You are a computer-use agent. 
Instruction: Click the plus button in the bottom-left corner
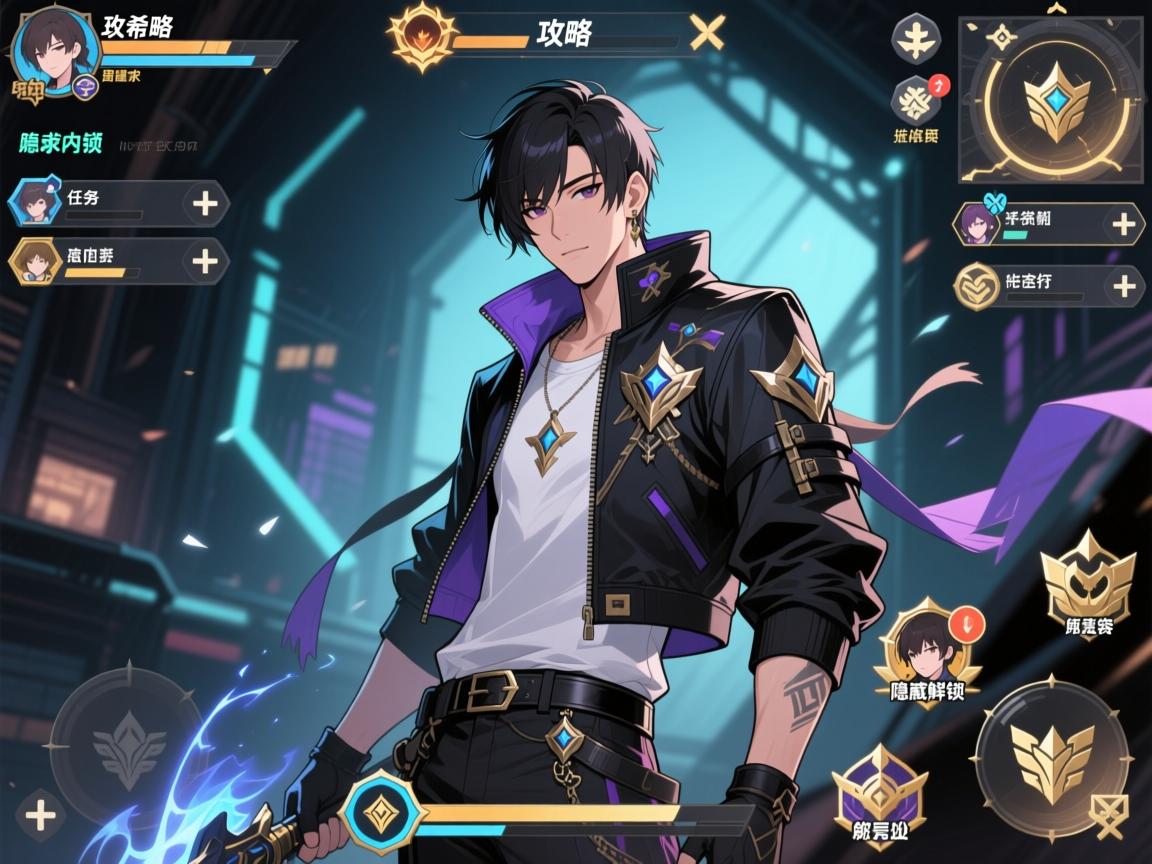click(x=40, y=816)
